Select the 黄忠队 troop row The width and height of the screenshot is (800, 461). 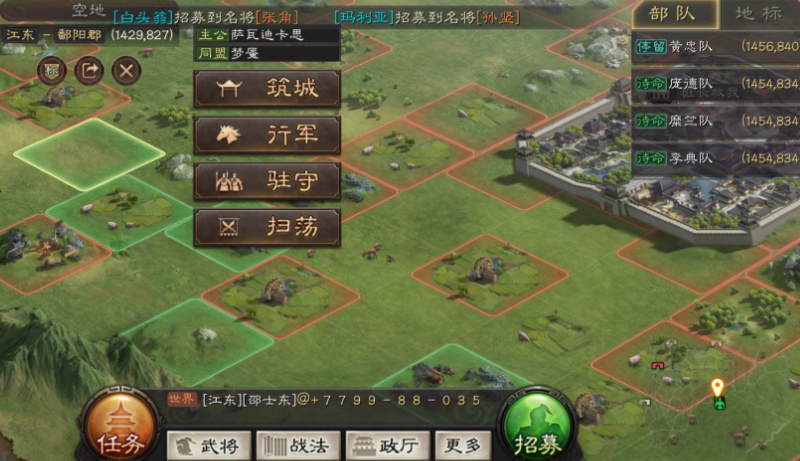click(x=717, y=46)
